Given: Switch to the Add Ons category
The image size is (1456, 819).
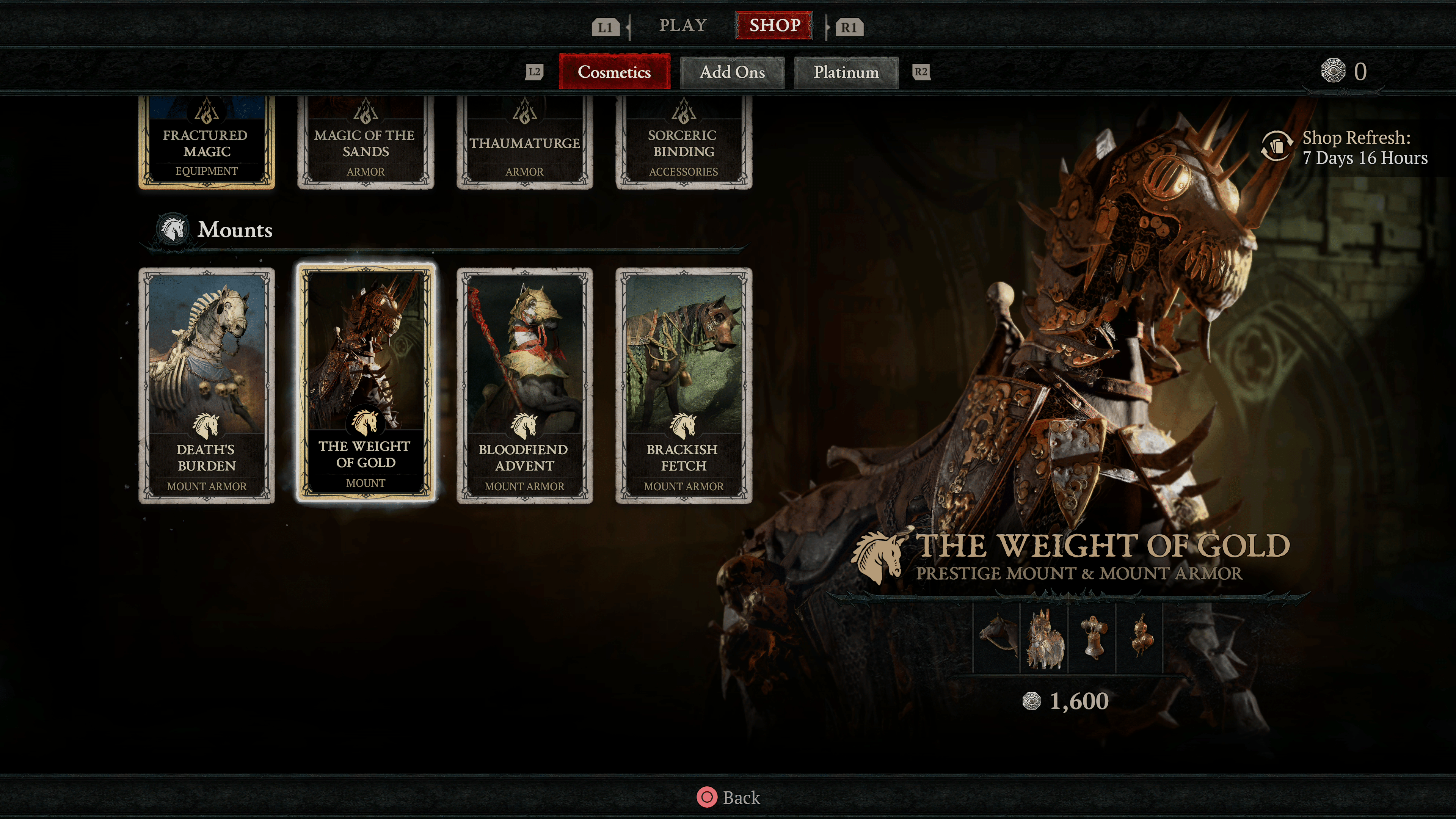Looking at the screenshot, I should point(732,72).
